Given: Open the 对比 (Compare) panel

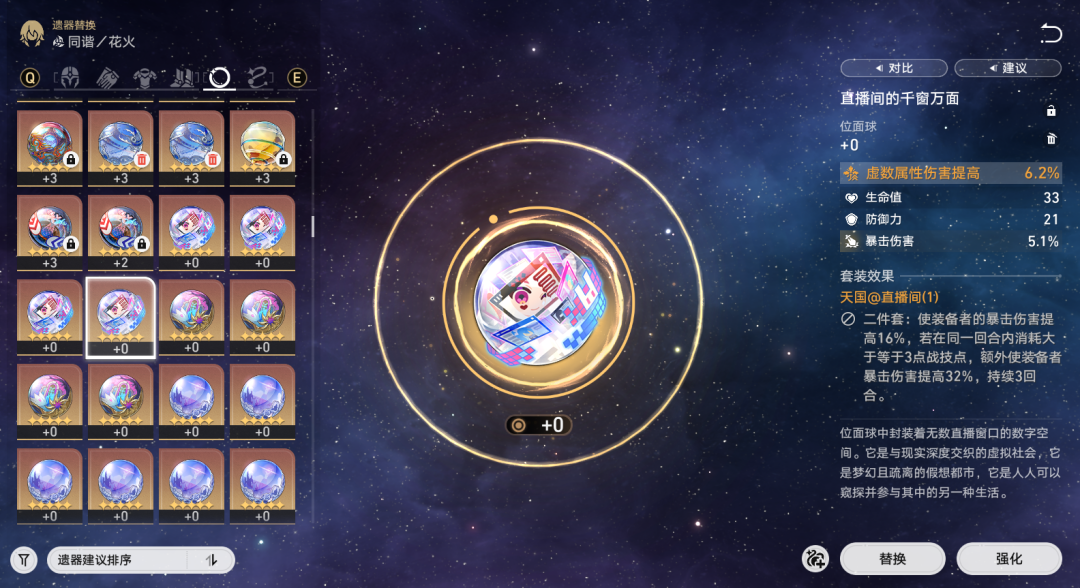Looking at the screenshot, I should tap(893, 68).
